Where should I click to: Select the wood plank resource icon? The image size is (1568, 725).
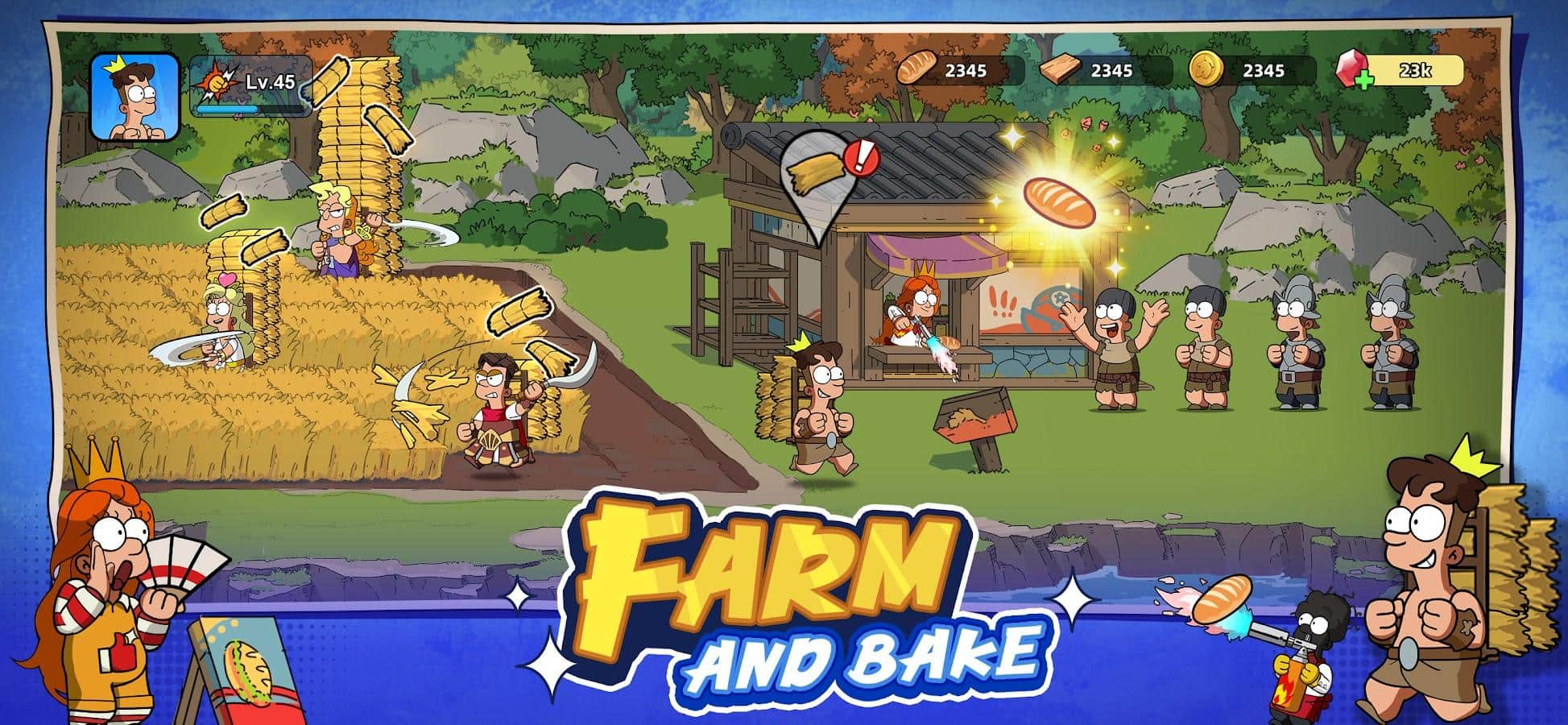pos(1060,68)
